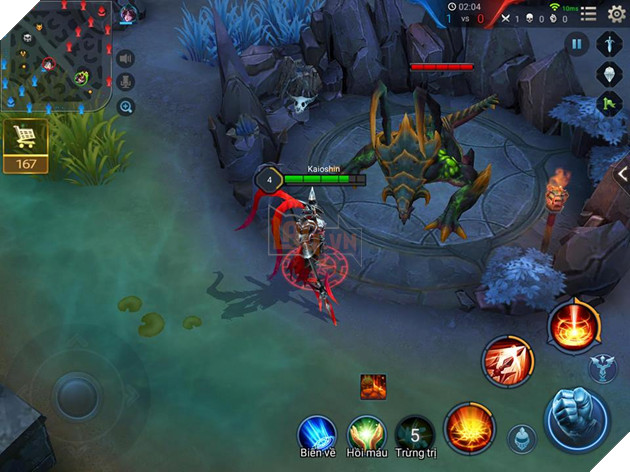Cast the spear thrust skill
This screenshot has height=472, width=630.
click(507, 362)
